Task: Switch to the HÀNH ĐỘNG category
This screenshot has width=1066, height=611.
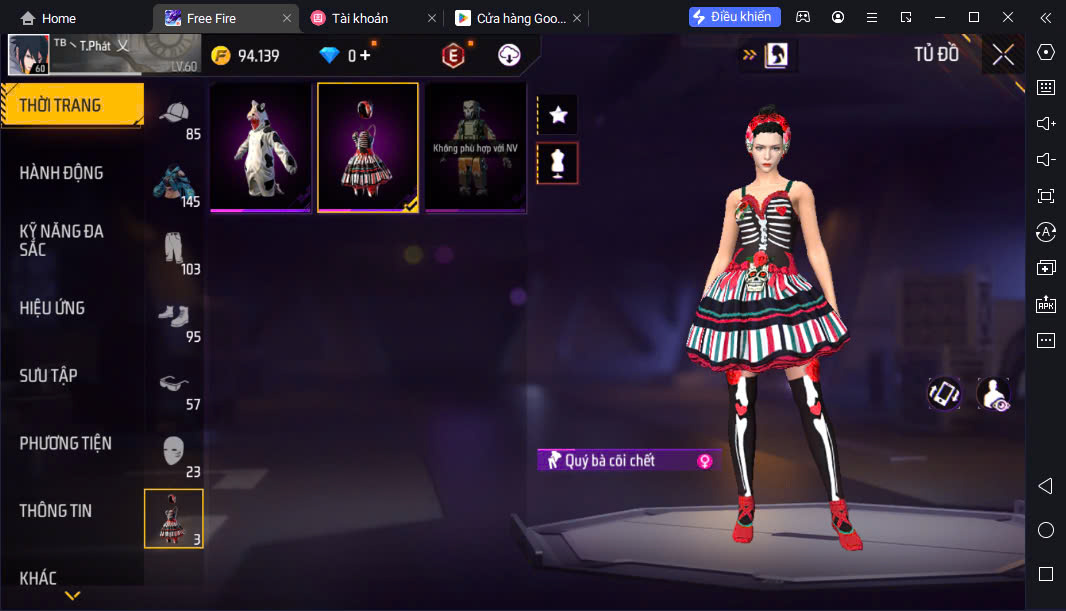Action: [x=62, y=173]
